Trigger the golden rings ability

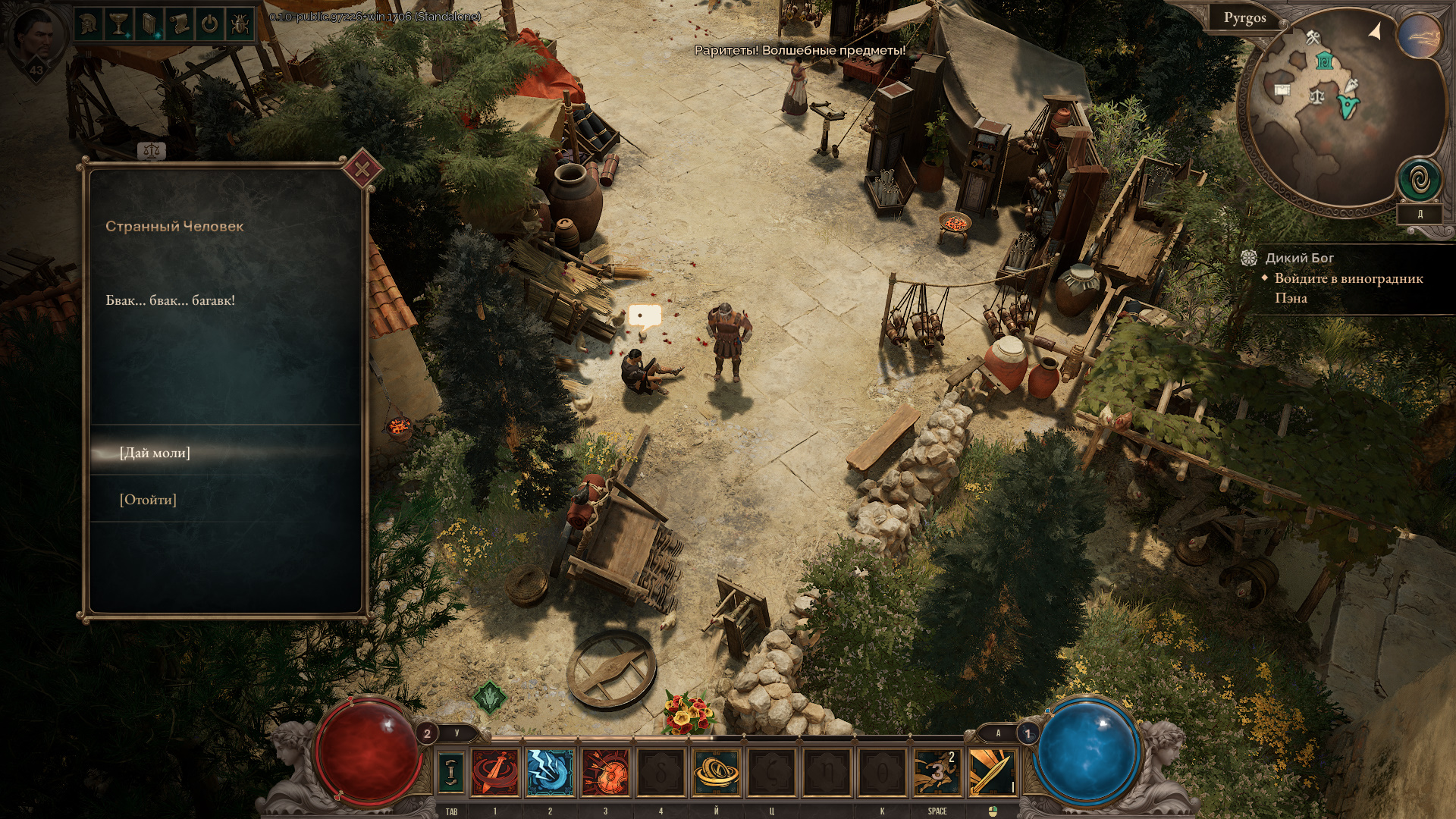tap(716, 772)
